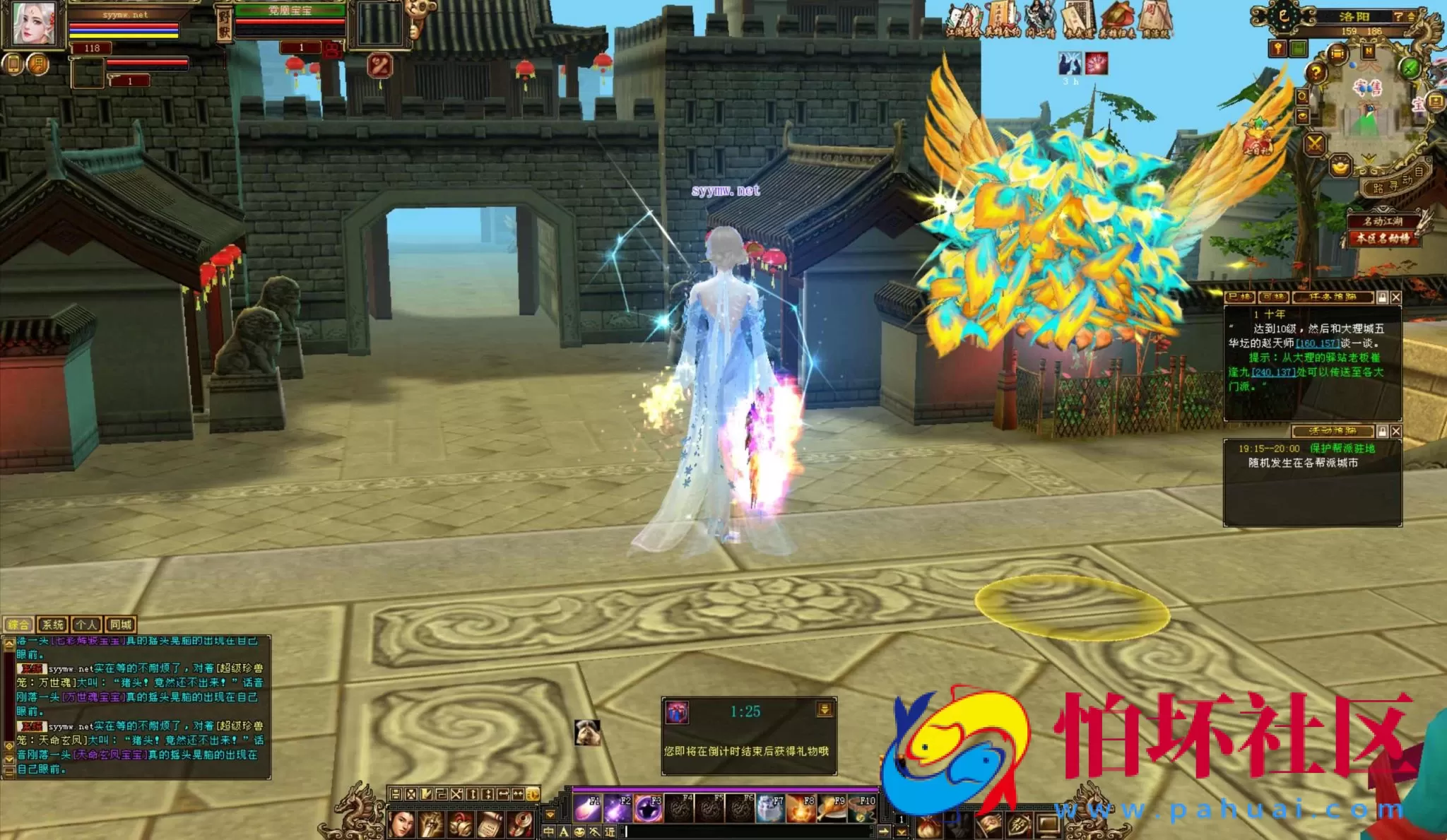
Task: Open the emoji expression icon near chat input
Action: click(x=579, y=832)
